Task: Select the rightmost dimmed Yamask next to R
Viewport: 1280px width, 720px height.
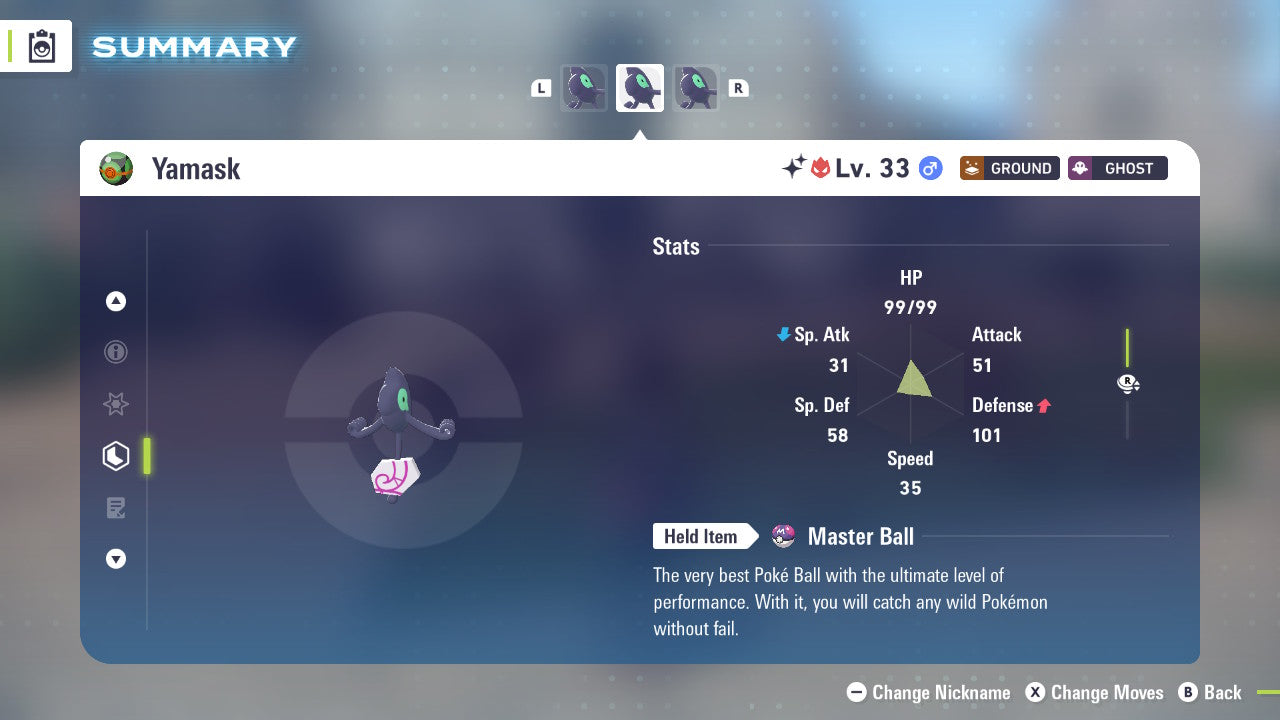Action: [695, 87]
